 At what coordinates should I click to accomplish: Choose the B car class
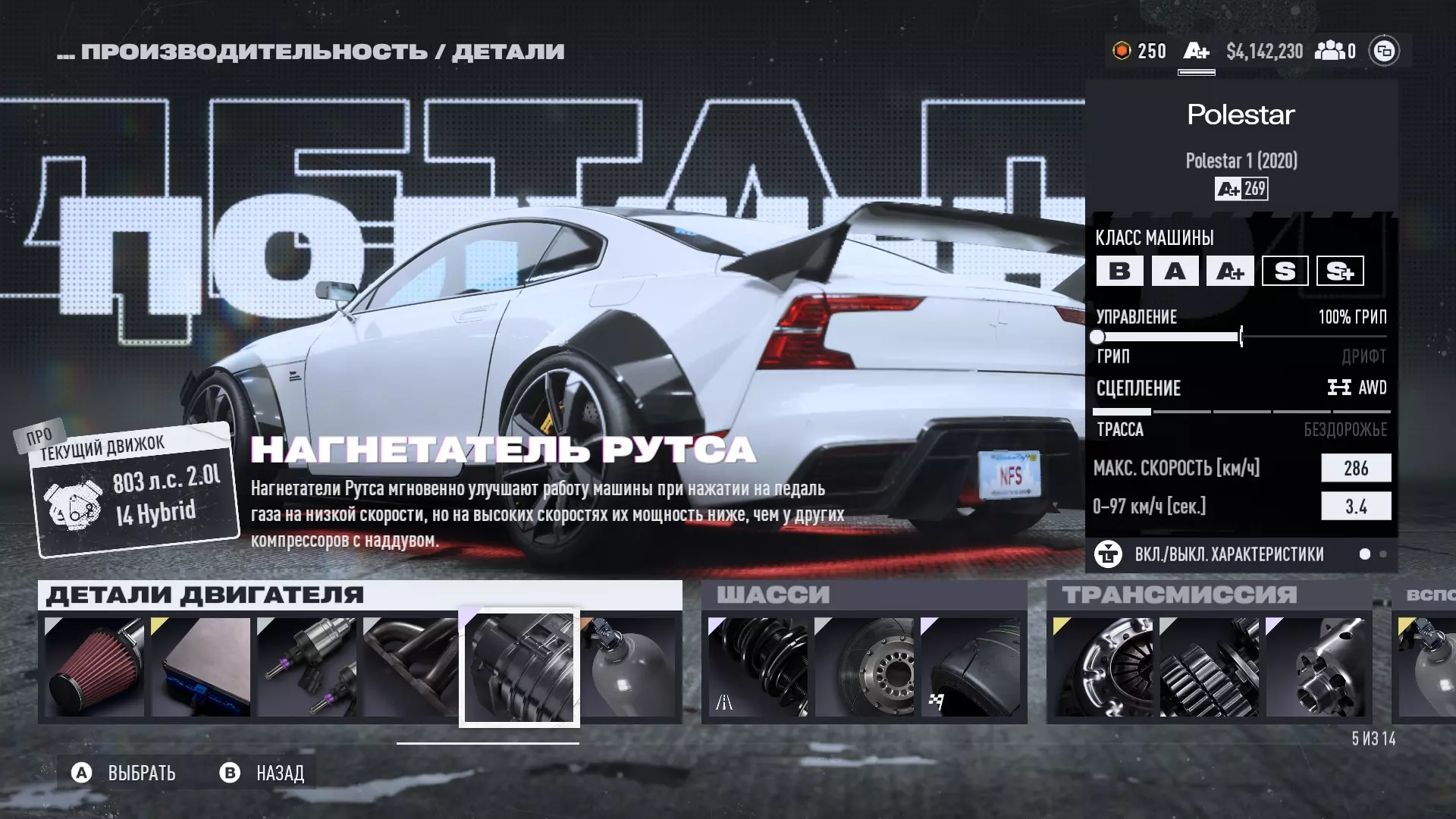[1119, 271]
